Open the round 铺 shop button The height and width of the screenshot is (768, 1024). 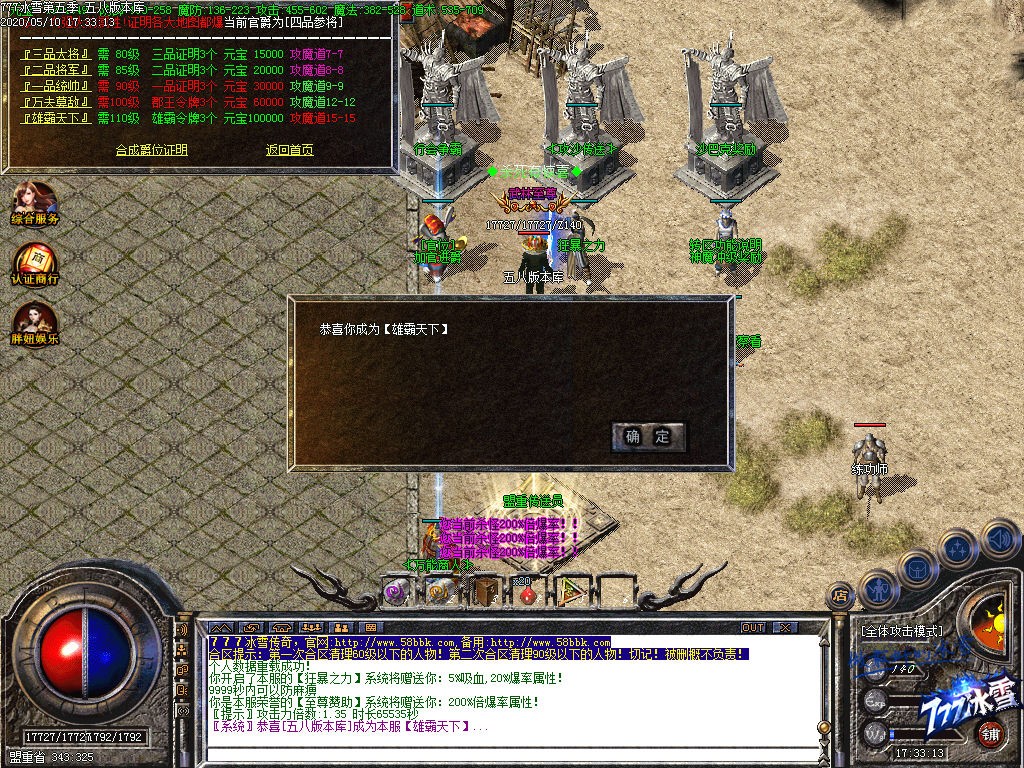990,735
